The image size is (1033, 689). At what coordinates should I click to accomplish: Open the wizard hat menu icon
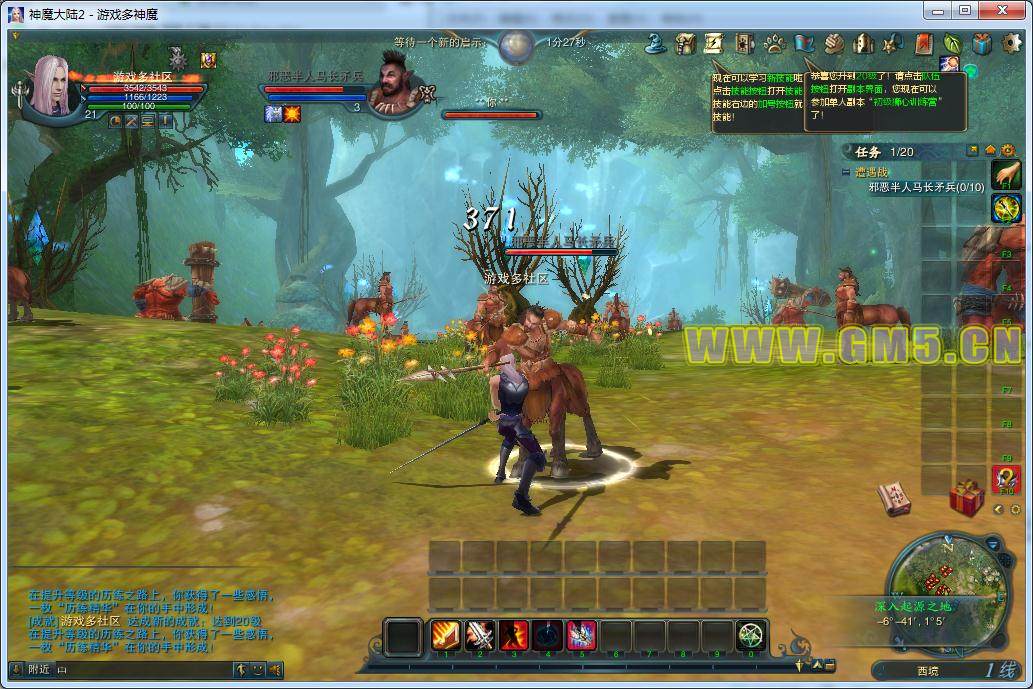point(656,44)
